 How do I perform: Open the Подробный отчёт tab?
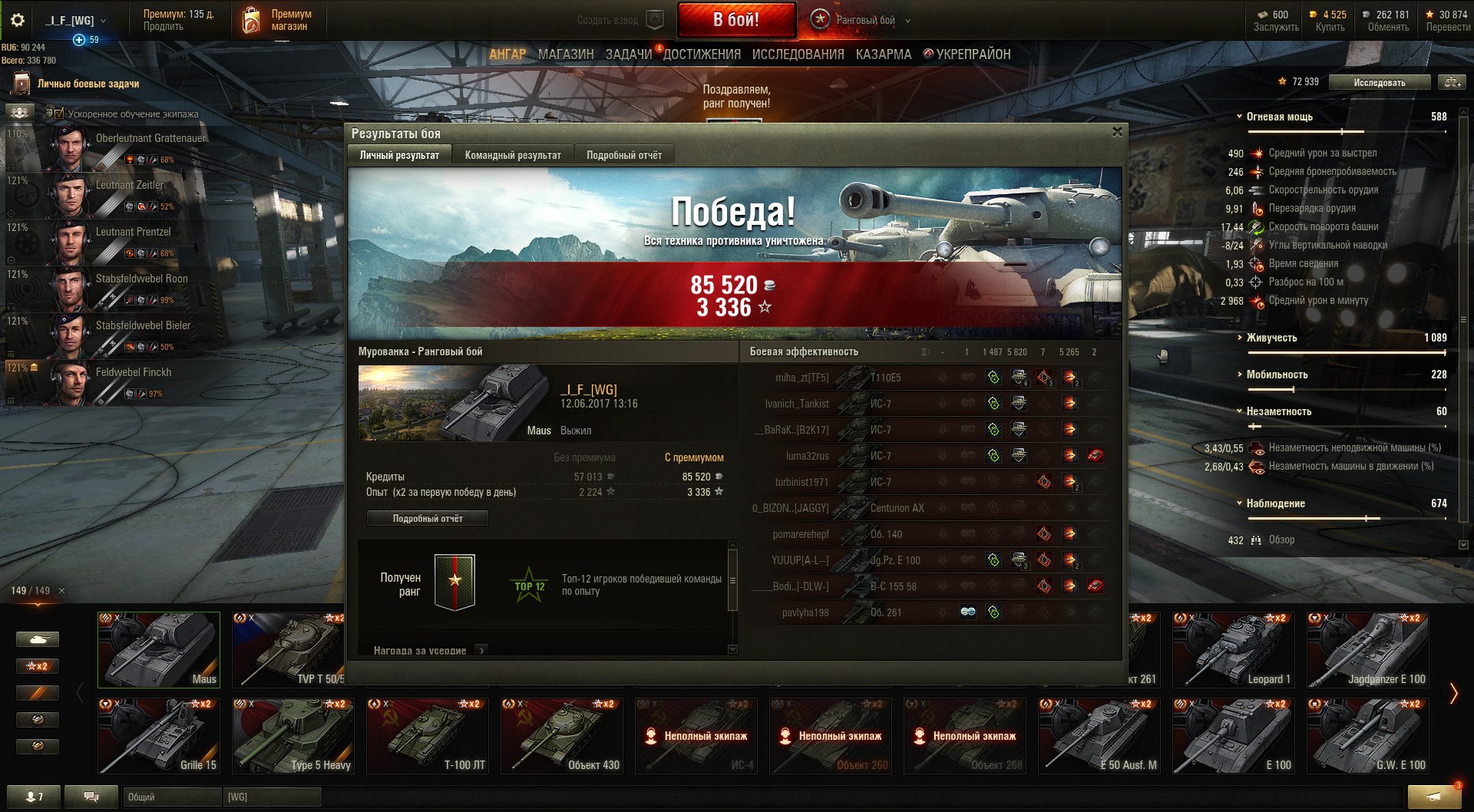(624, 155)
